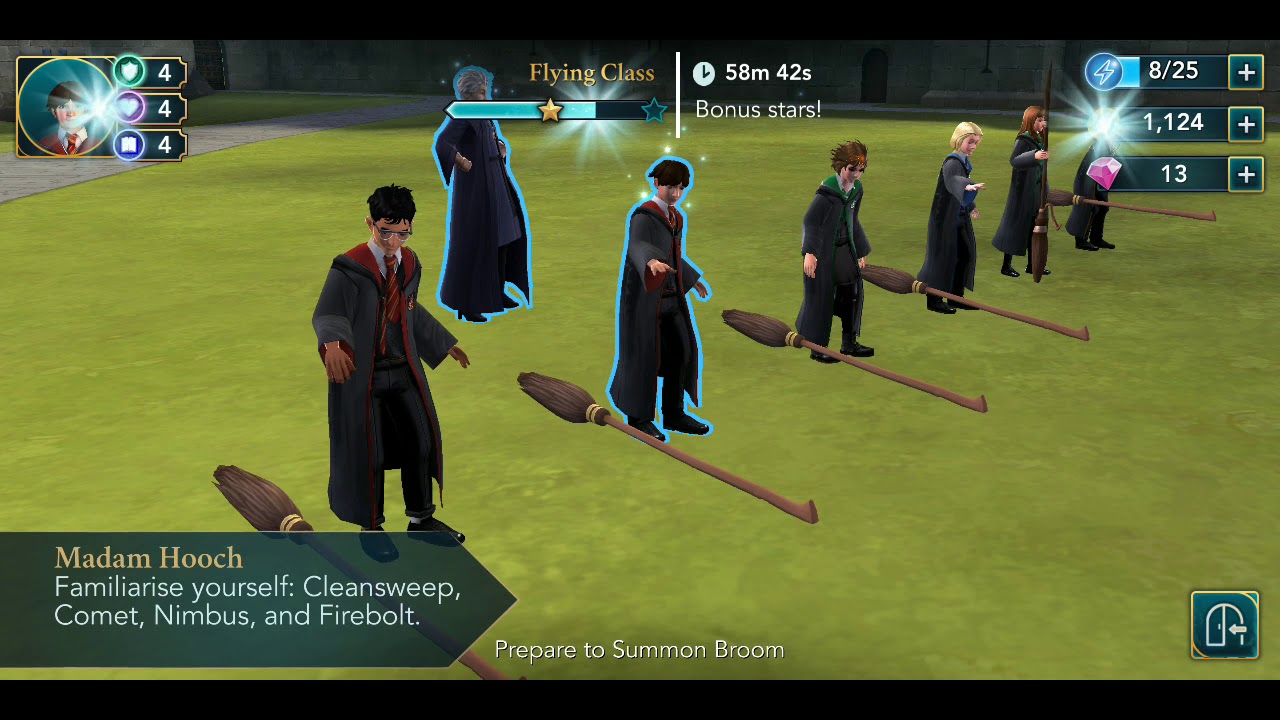Image resolution: width=1280 pixels, height=720 pixels.
Task: Purchase more gems with plus button
Action: coord(1246,175)
